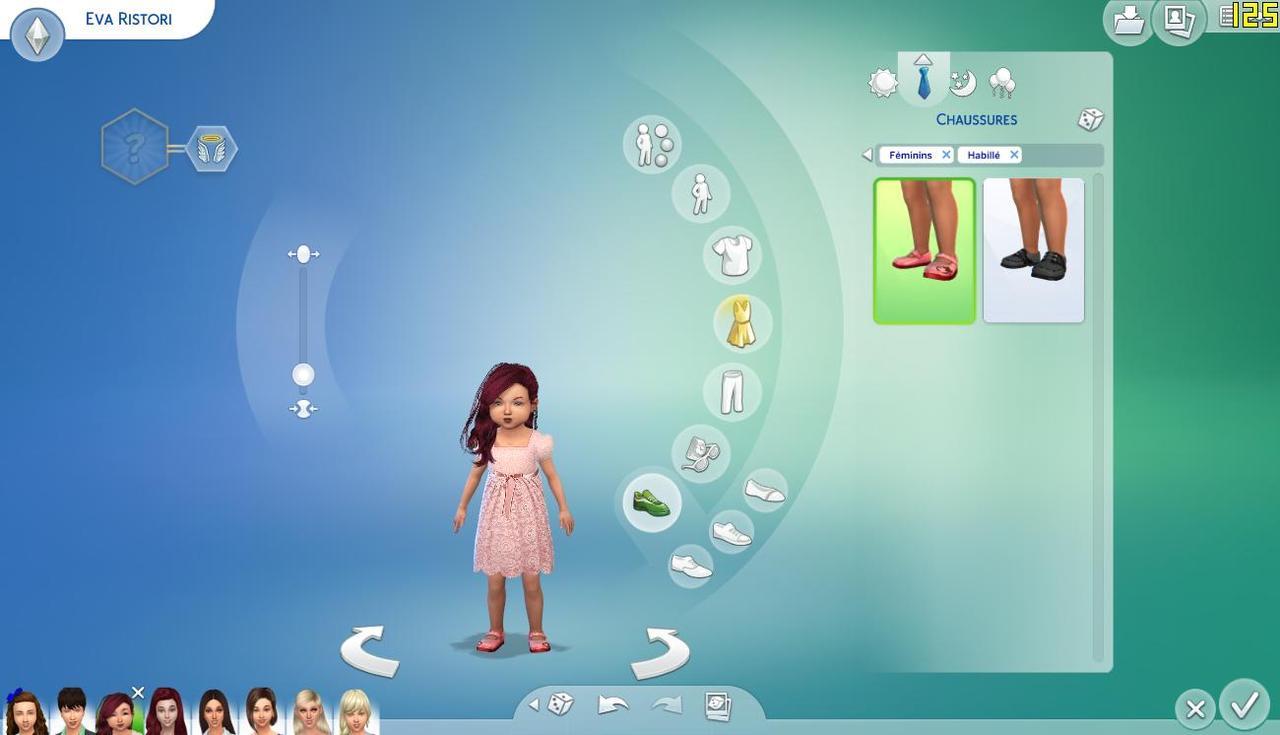Open the t-shirt tops category
The height and width of the screenshot is (735, 1280).
[x=733, y=255]
